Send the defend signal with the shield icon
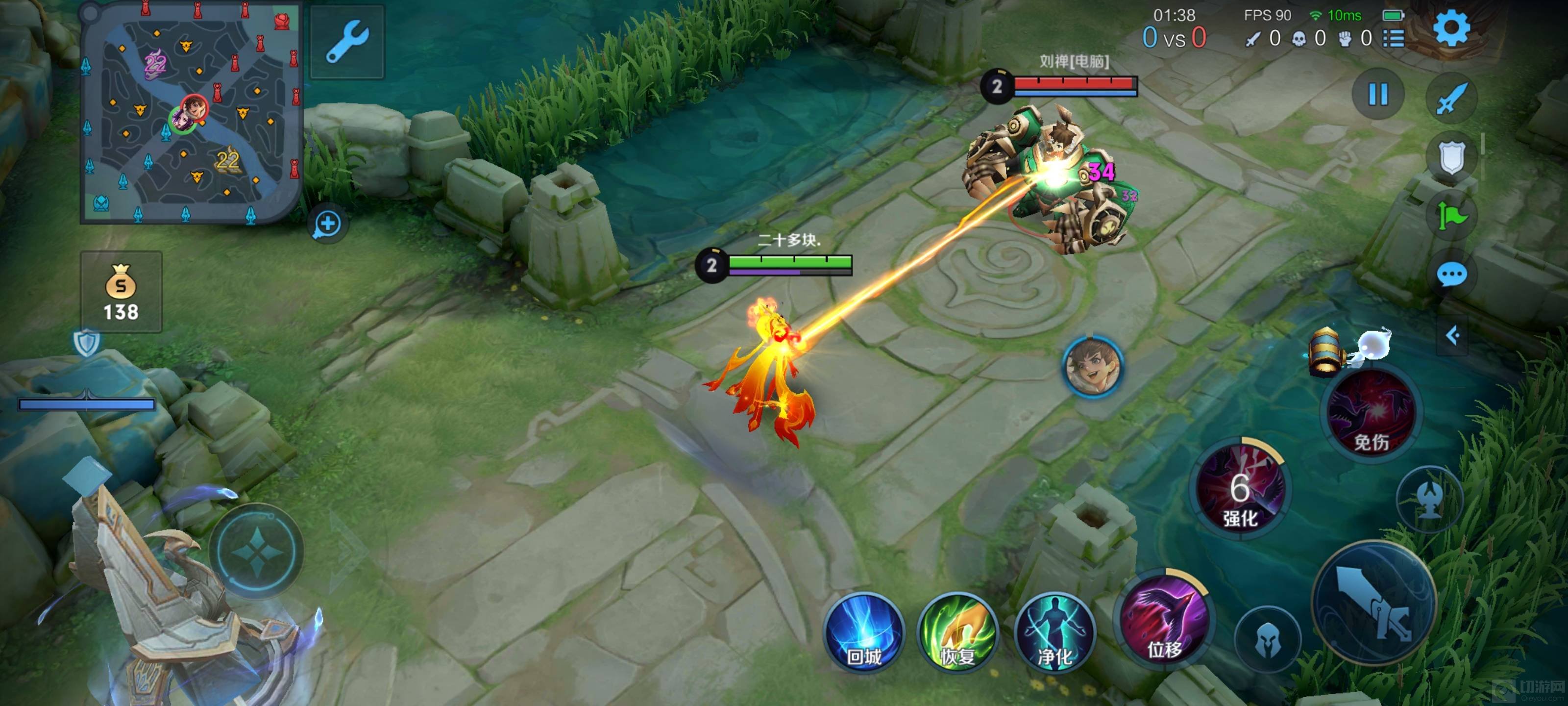1568x706 pixels. (1452, 157)
